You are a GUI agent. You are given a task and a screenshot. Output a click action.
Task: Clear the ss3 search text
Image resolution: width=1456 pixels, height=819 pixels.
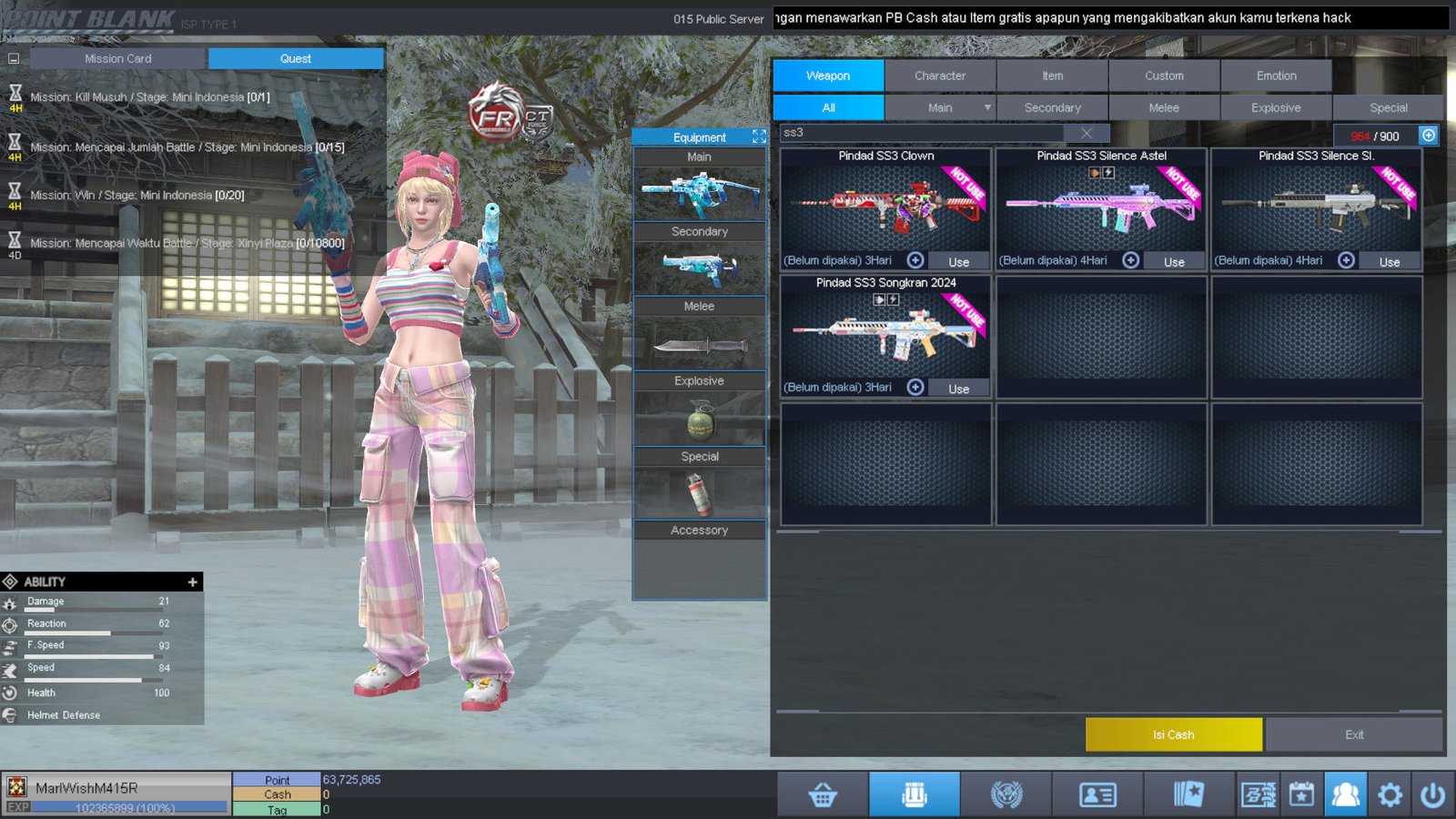[x=1087, y=133]
